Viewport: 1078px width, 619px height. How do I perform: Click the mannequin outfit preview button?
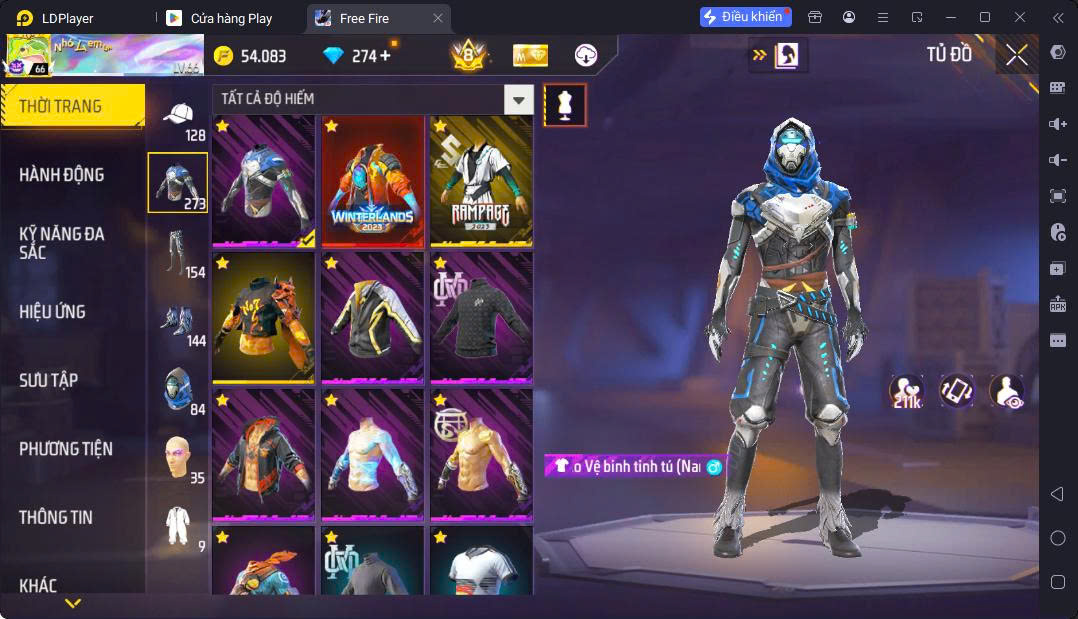pos(565,106)
